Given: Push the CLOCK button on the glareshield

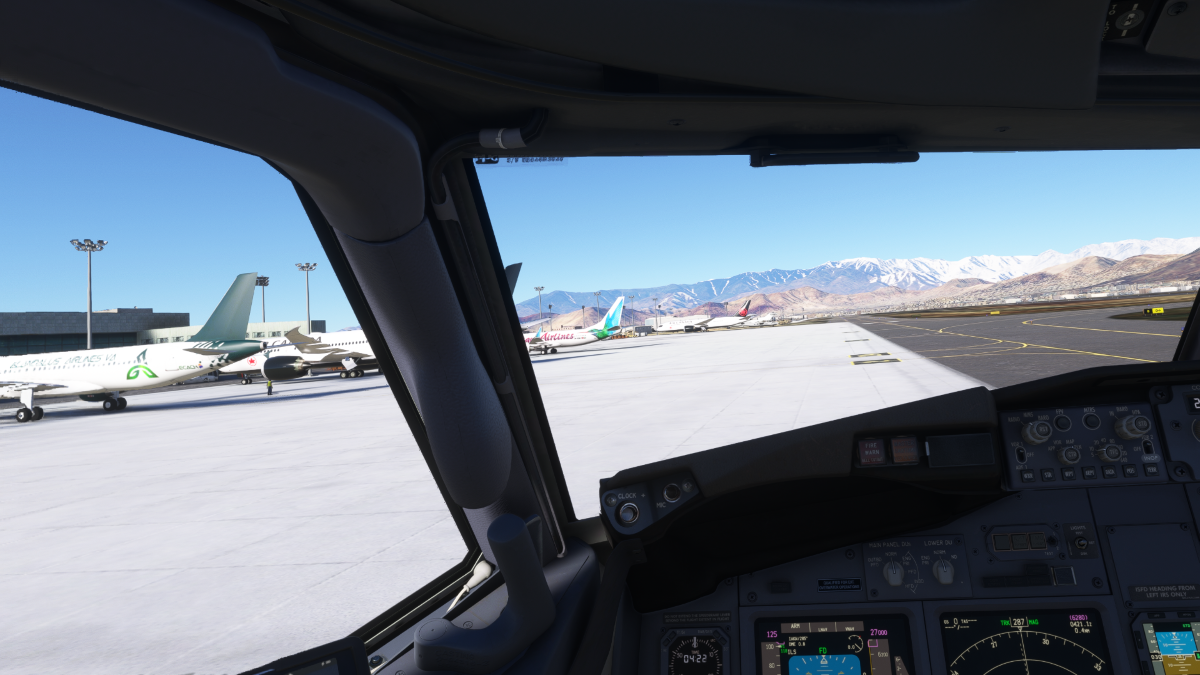Looking at the screenshot, I should point(628,513).
